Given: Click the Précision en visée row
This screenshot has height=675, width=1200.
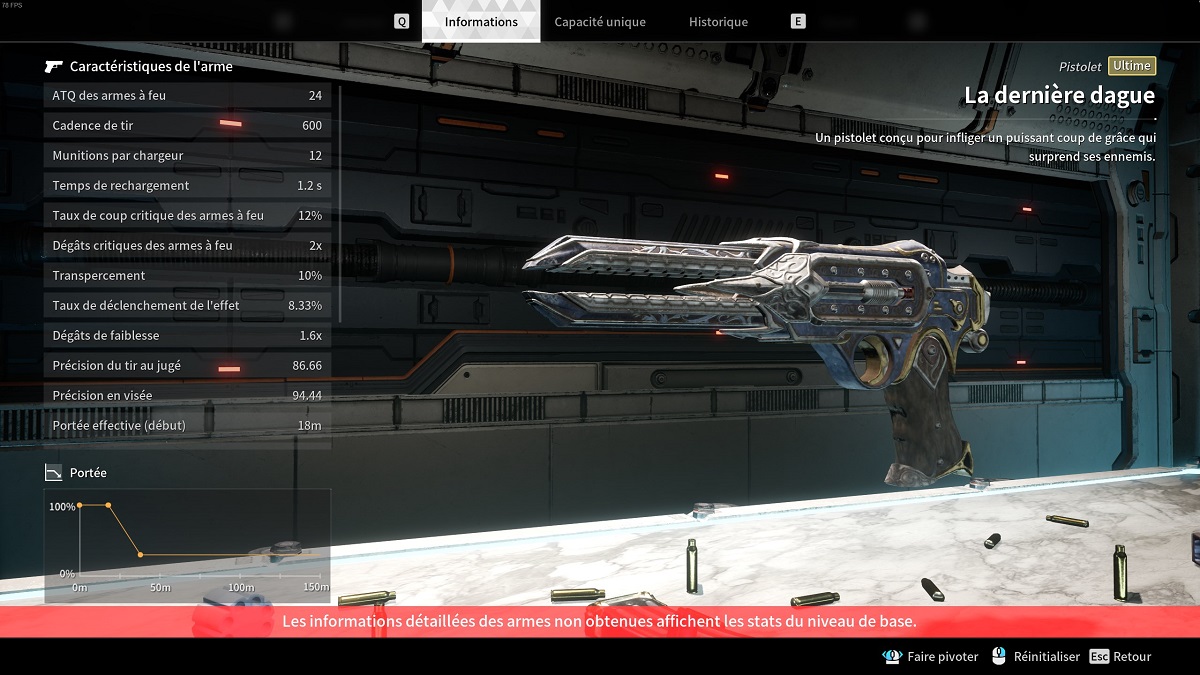Looking at the screenshot, I should (187, 396).
